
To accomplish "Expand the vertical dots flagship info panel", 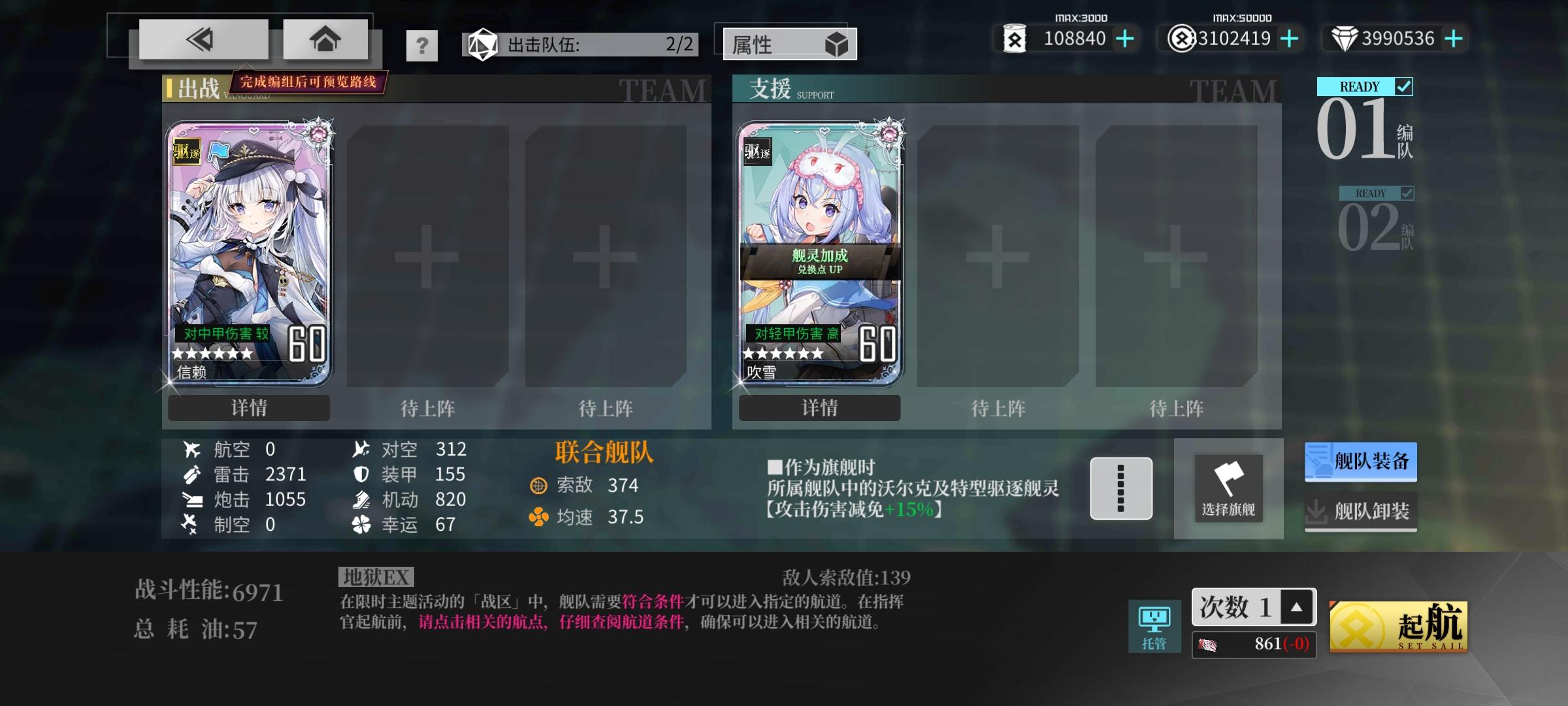I will (1122, 489).
